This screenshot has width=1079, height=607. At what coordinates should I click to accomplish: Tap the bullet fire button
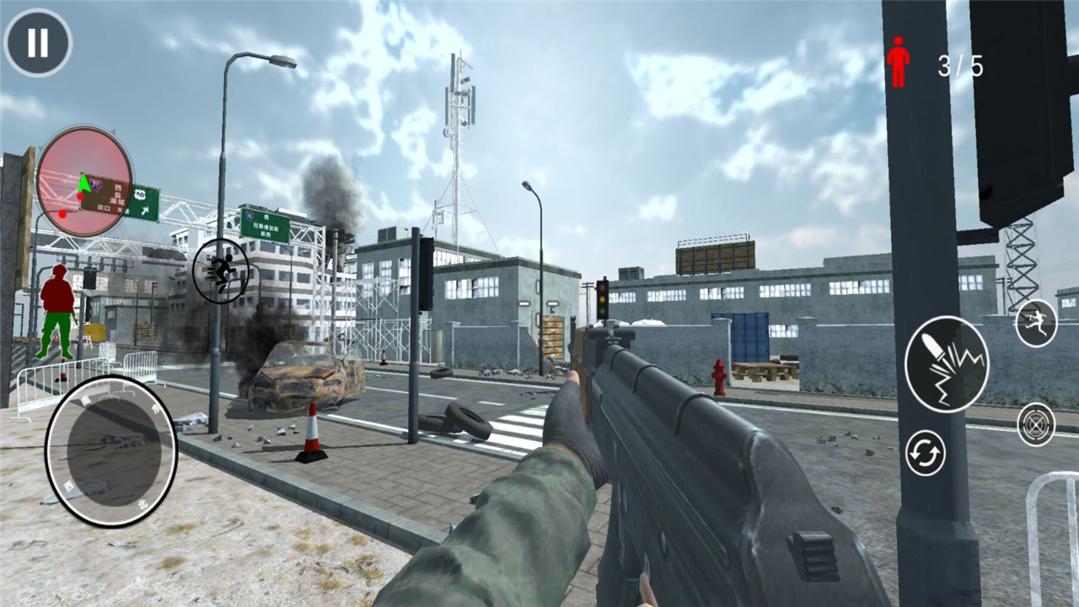946,365
